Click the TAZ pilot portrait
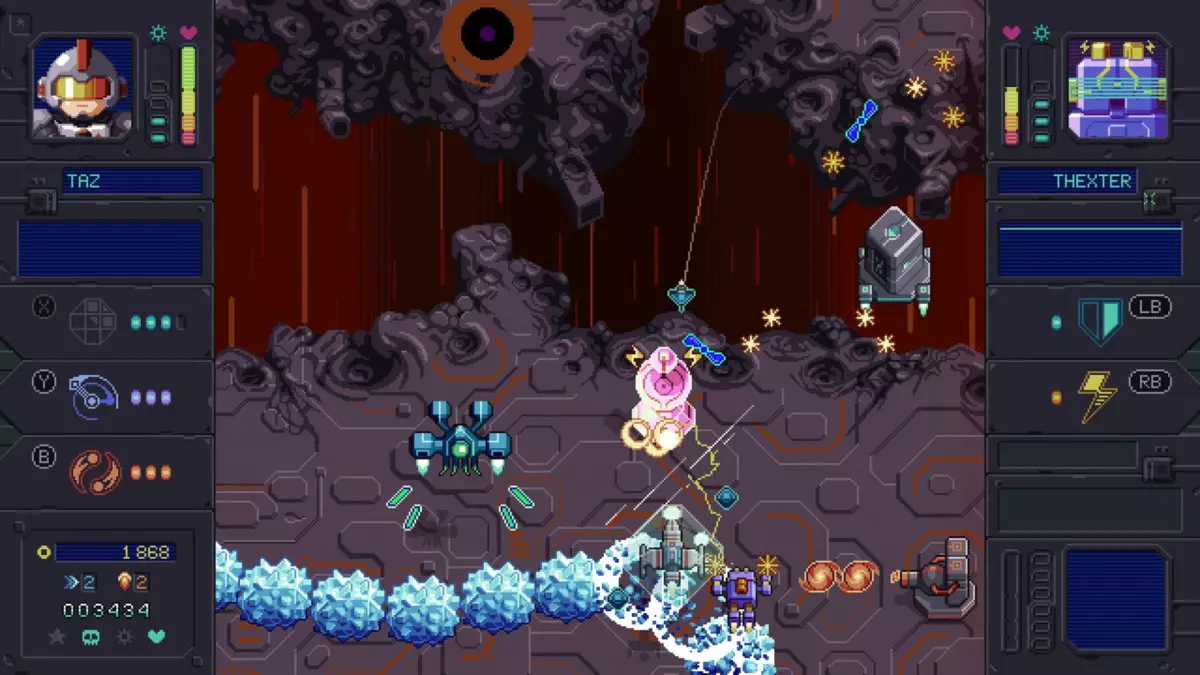1200x675 pixels. coord(84,89)
